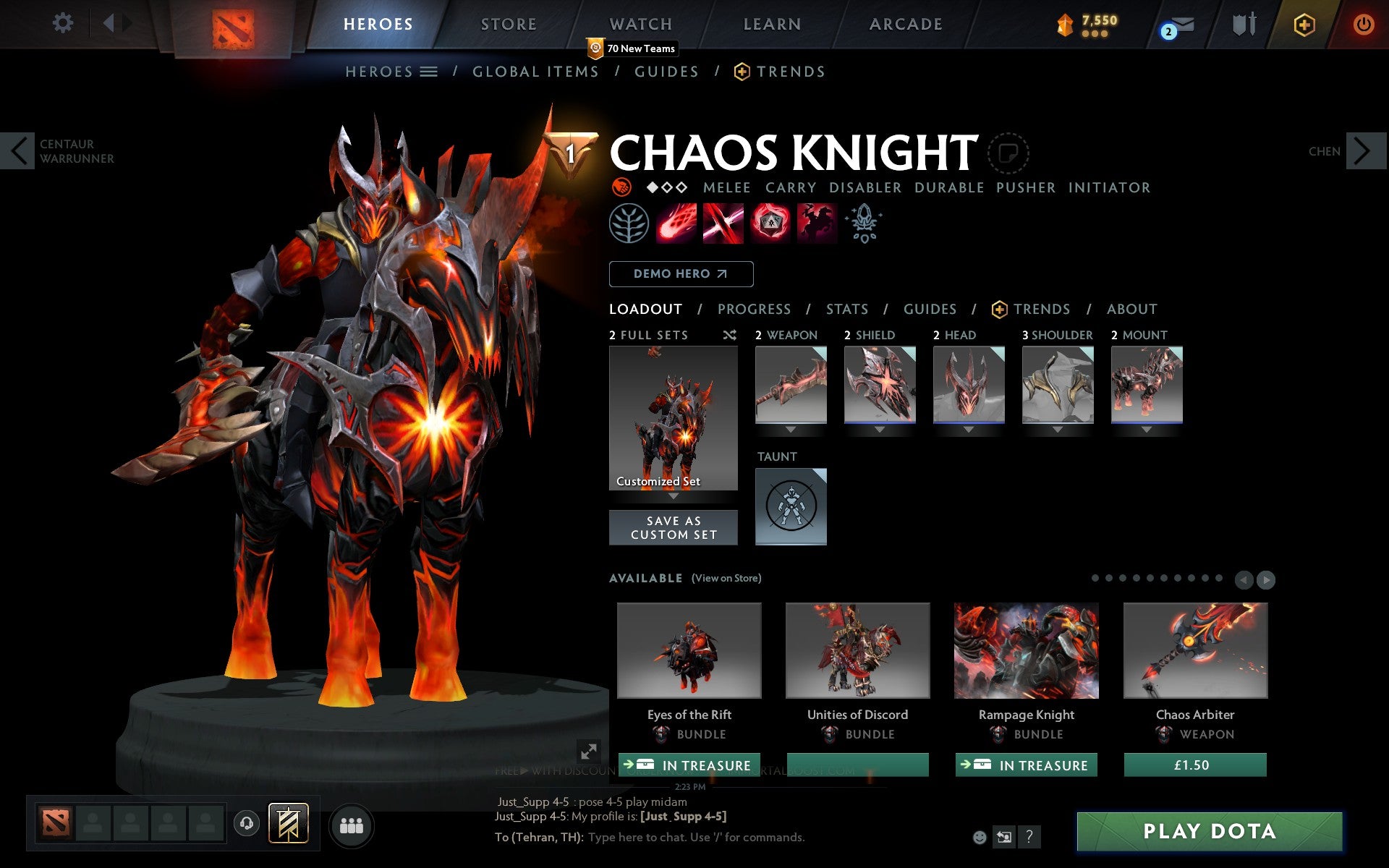
Task: Expand the 2 WEAPON loadout slot dropdown
Action: [x=790, y=428]
